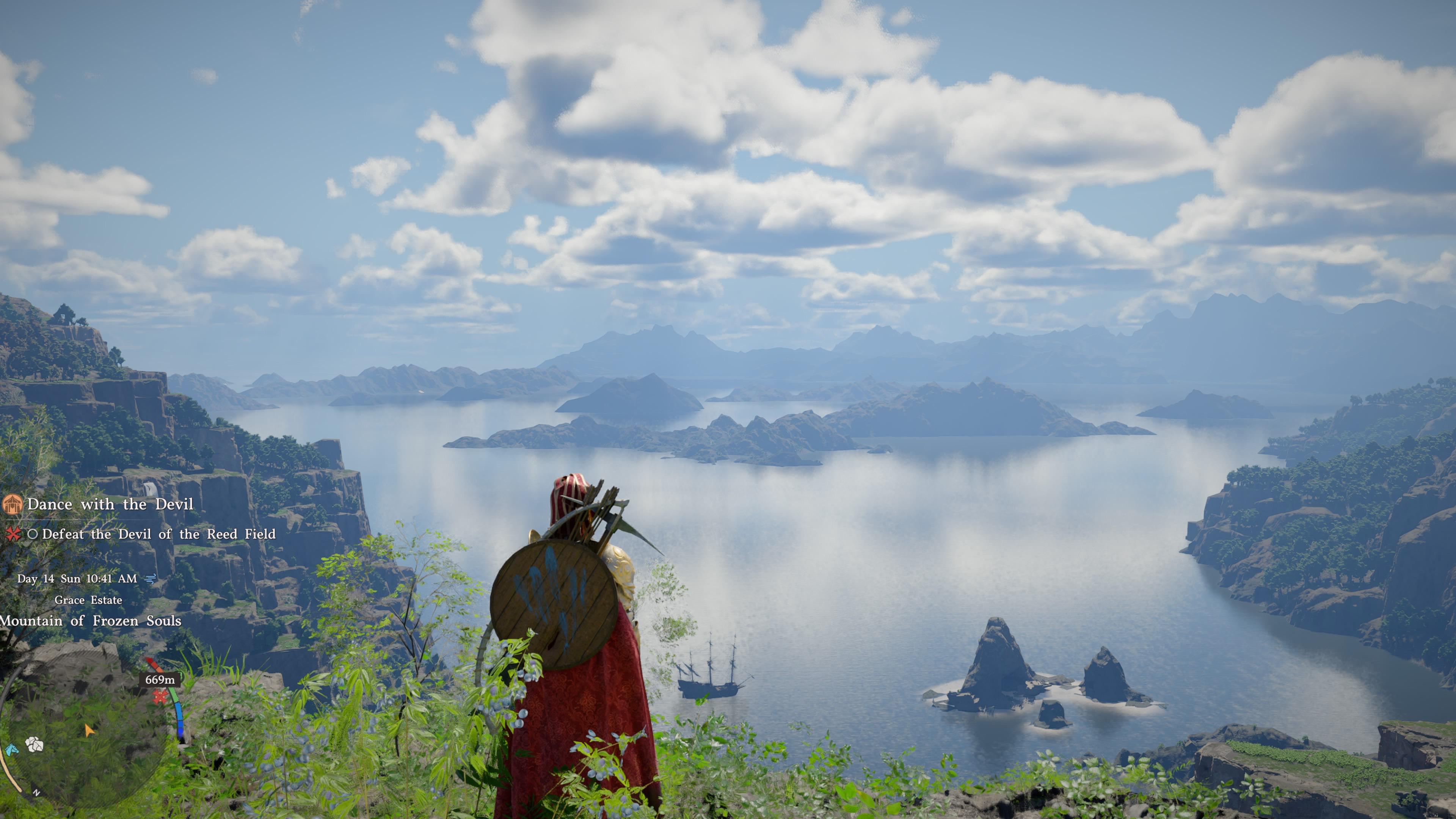
Task: Select the red quest marker near minimap edge
Action: click(x=160, y=698)
